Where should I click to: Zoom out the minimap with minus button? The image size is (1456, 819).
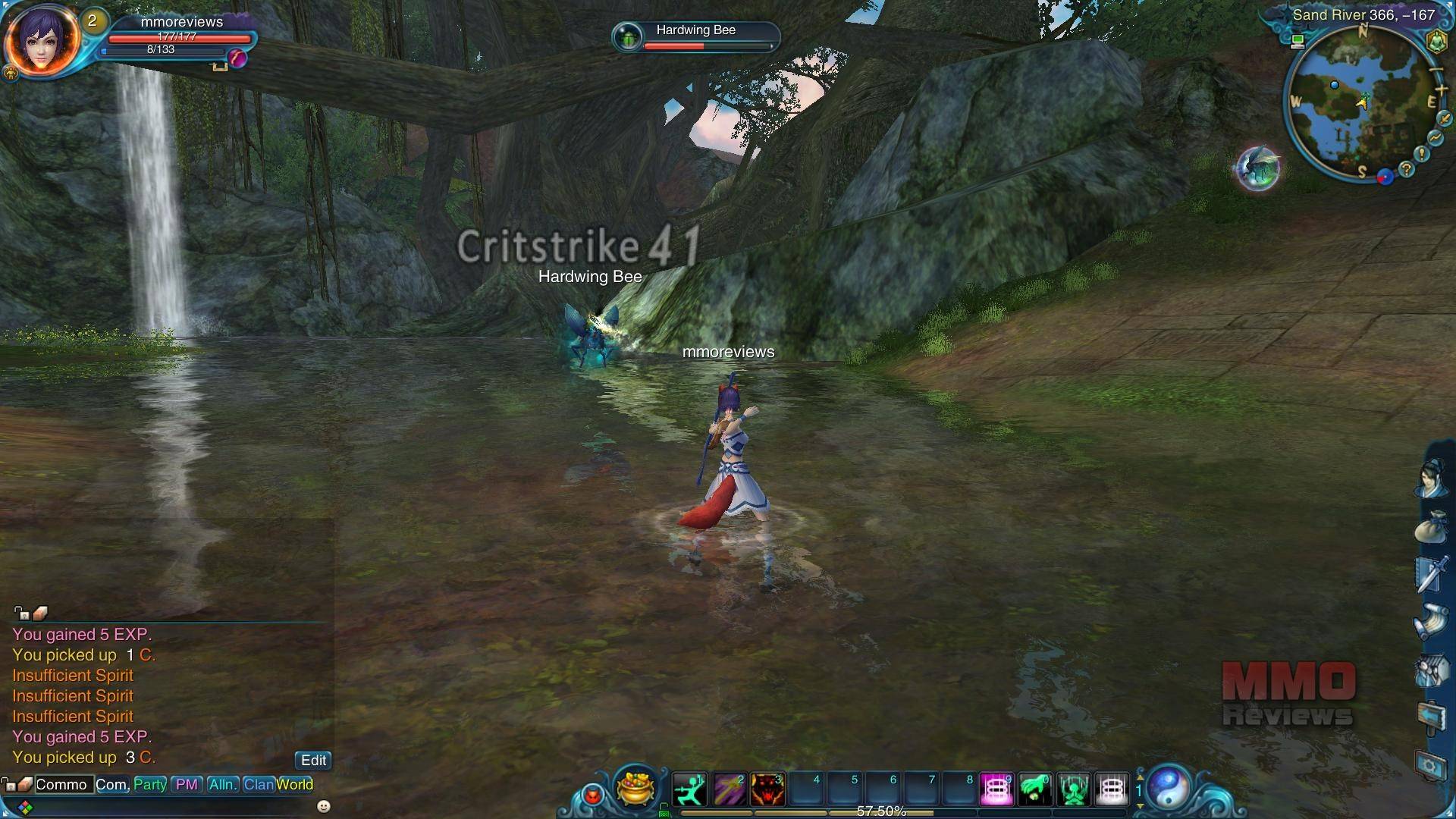pyautogui.click(x=1436, y=71)
